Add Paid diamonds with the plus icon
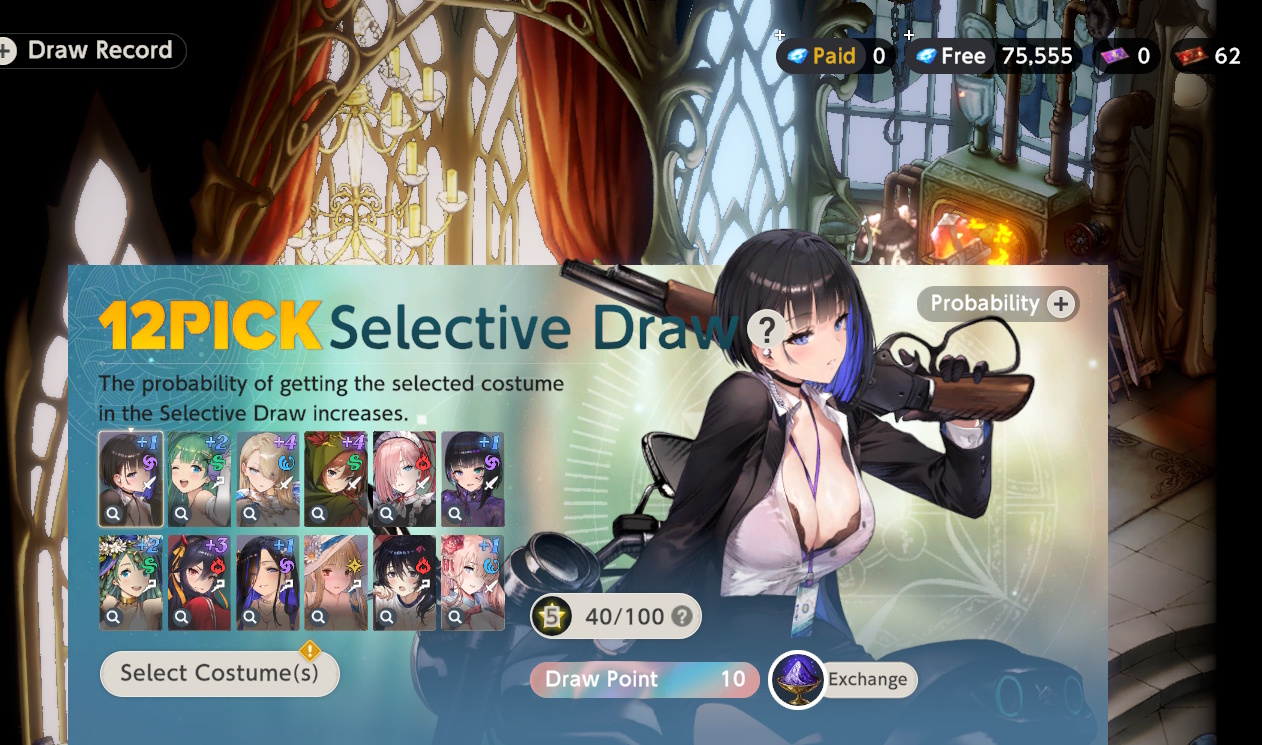Image resolution: width=1262 pixels, height=745 pixels. coord(780,36)
